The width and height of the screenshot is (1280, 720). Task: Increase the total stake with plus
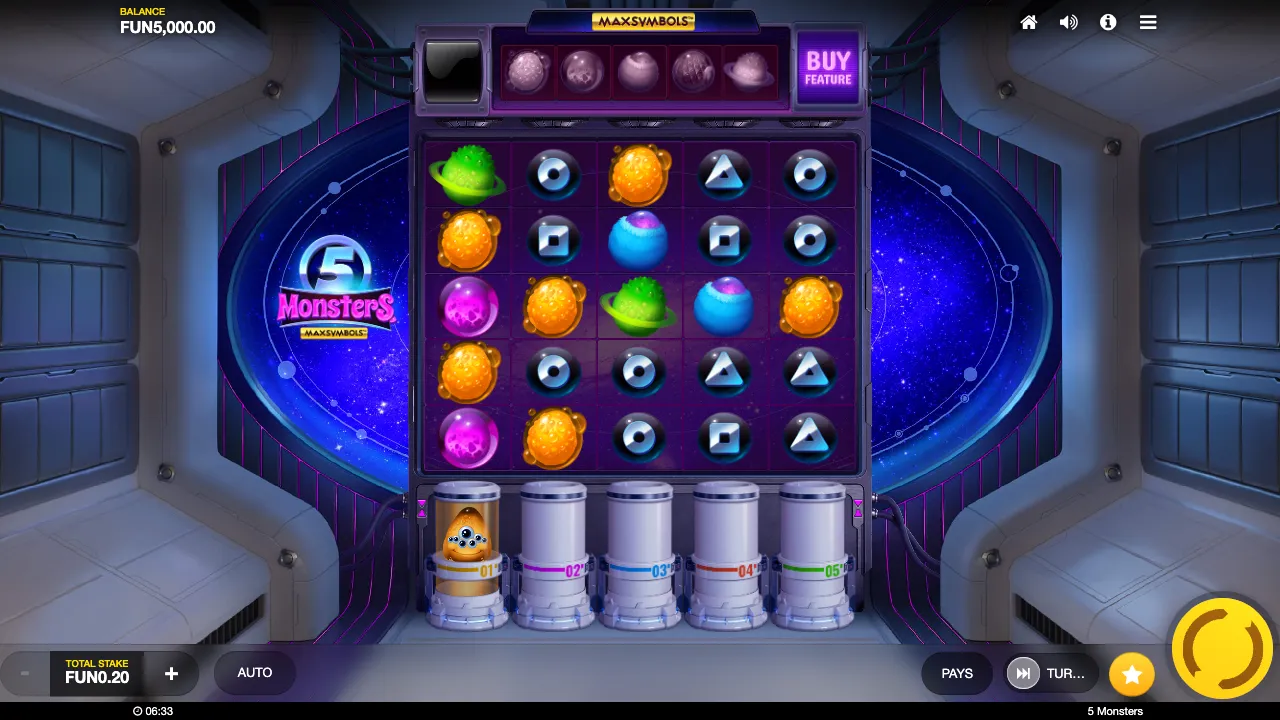click(x=171, y=674)
